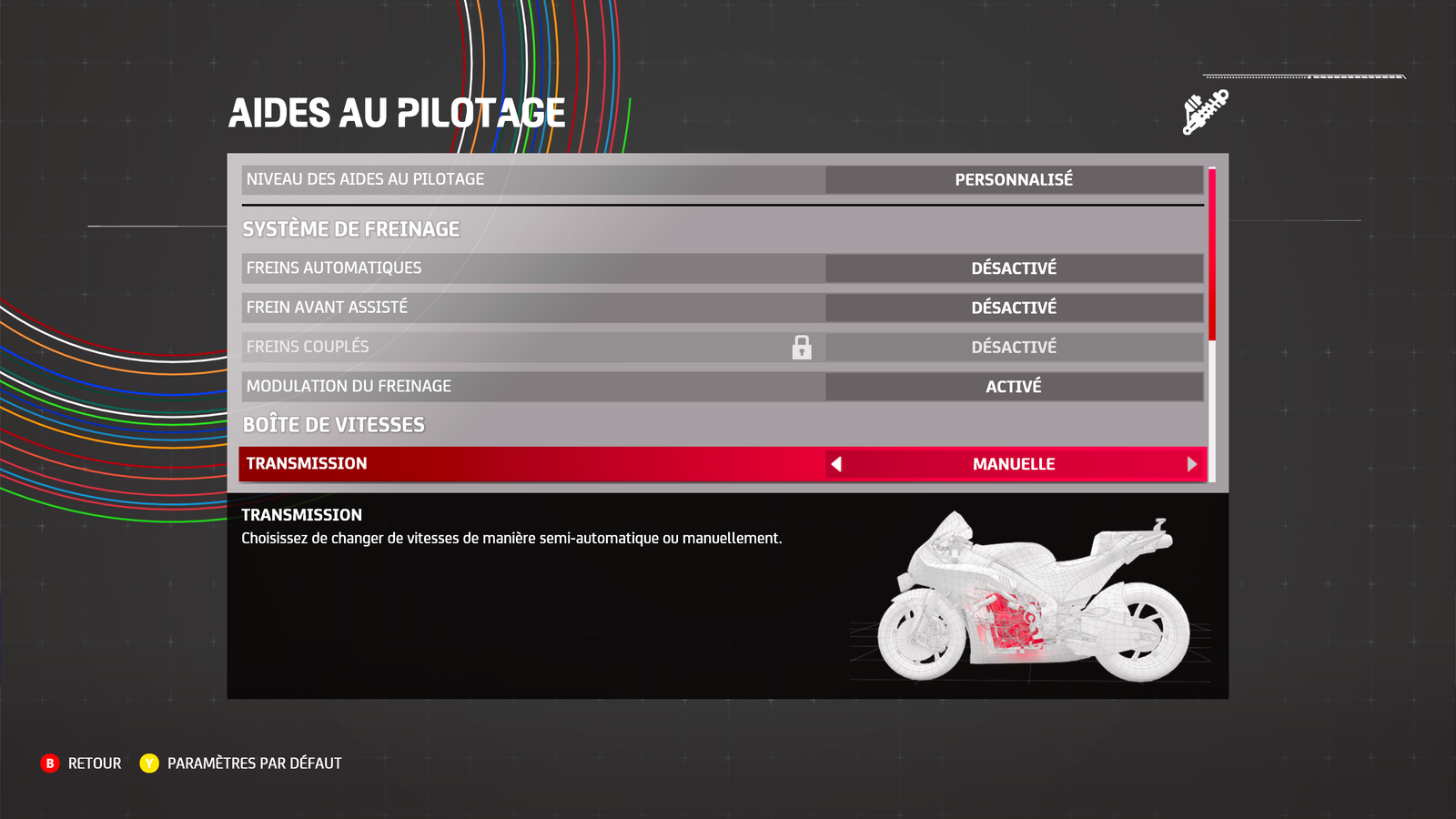1456x819 pixels.
Task: Reset with Paramètres par défaut
Action: tap(241, 763)
